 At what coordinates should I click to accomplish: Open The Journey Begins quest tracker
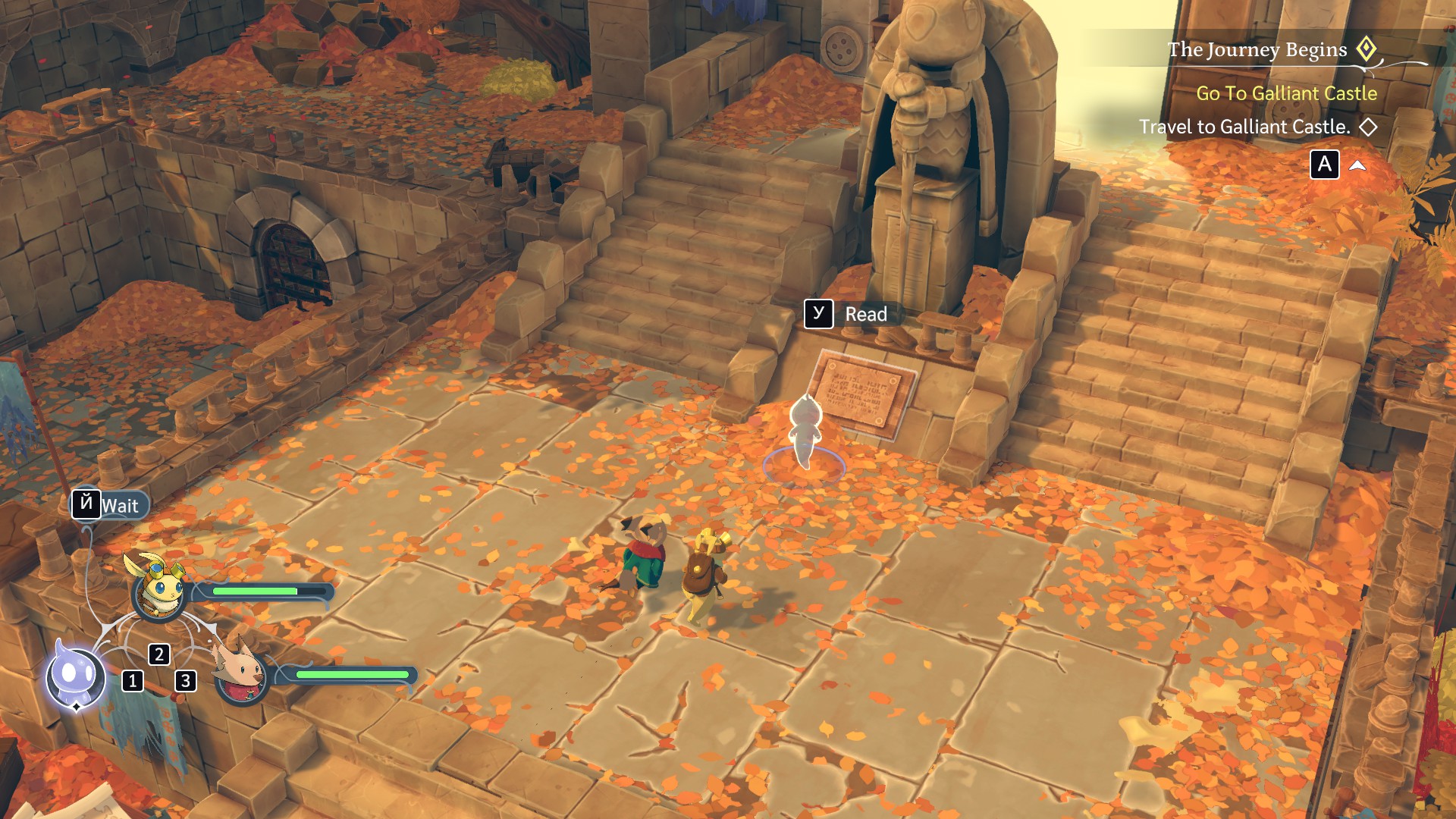(1257, 50)
